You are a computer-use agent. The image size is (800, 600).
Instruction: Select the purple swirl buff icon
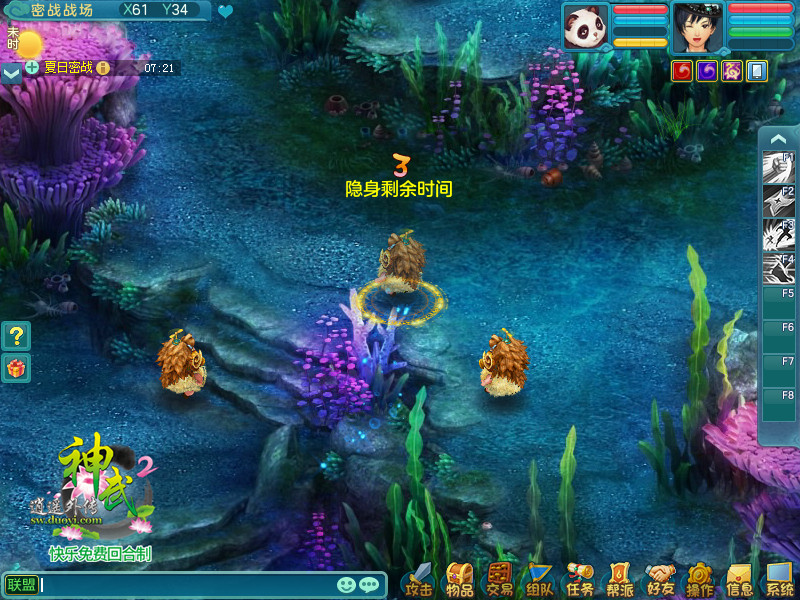click(x=707, y=71)
